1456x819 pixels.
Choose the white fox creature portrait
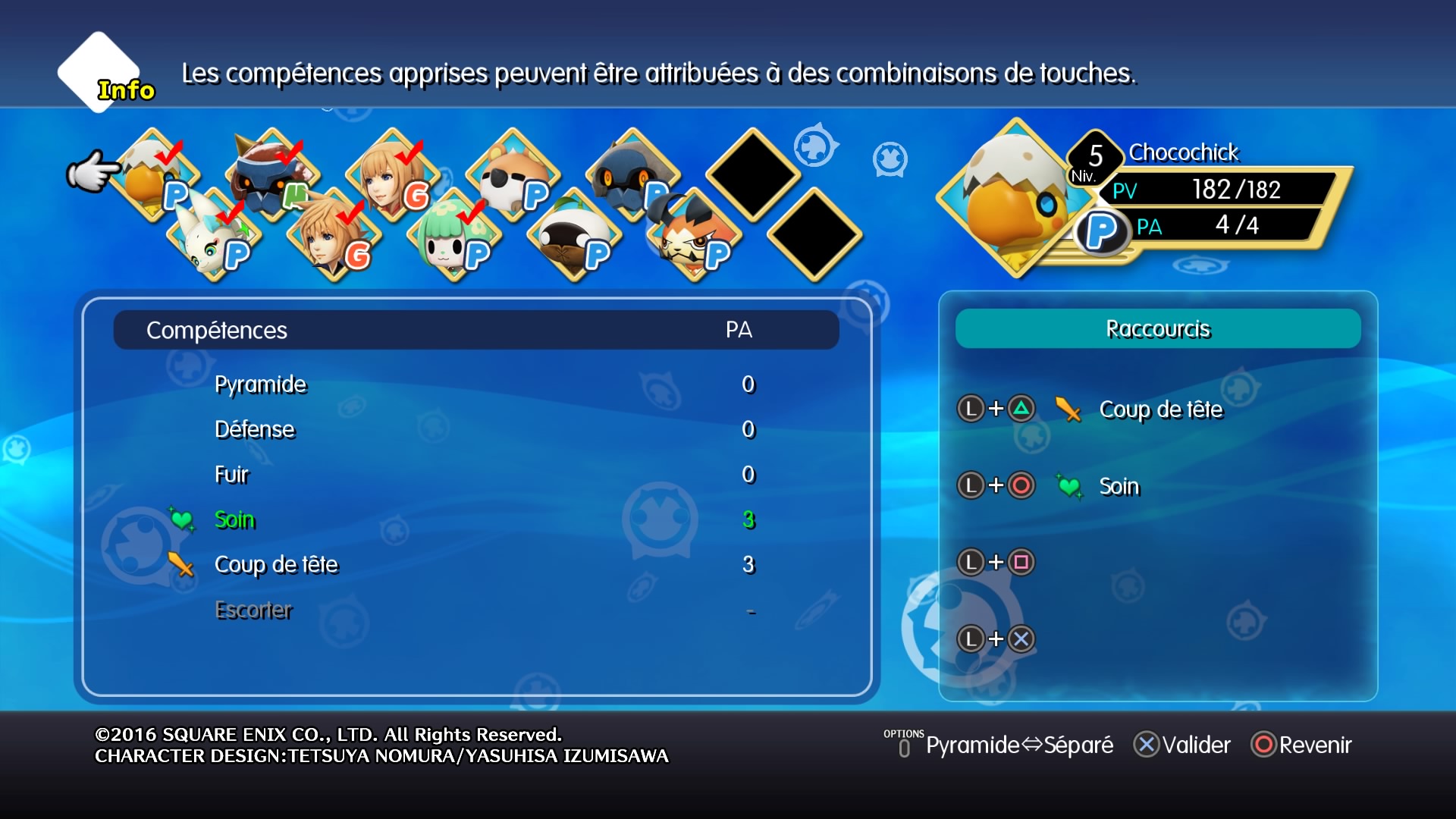(212, 237)
